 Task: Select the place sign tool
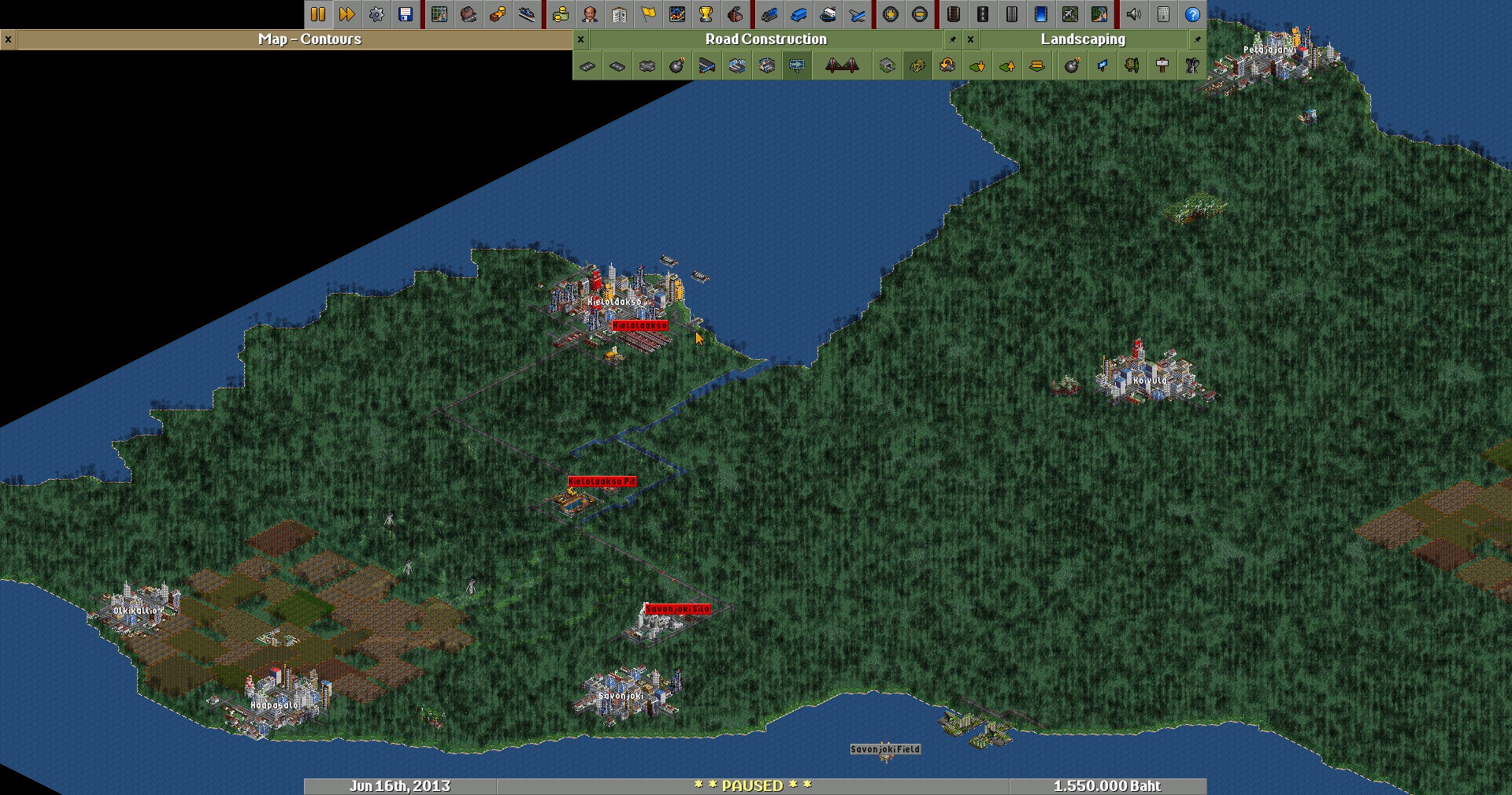(x=1162, y=66)
